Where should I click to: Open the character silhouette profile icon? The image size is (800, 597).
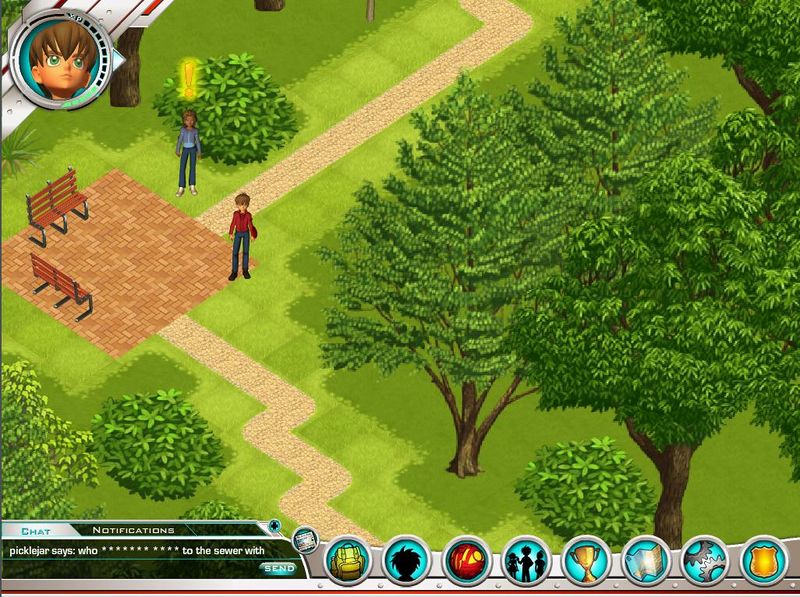(x=407, y=562)
